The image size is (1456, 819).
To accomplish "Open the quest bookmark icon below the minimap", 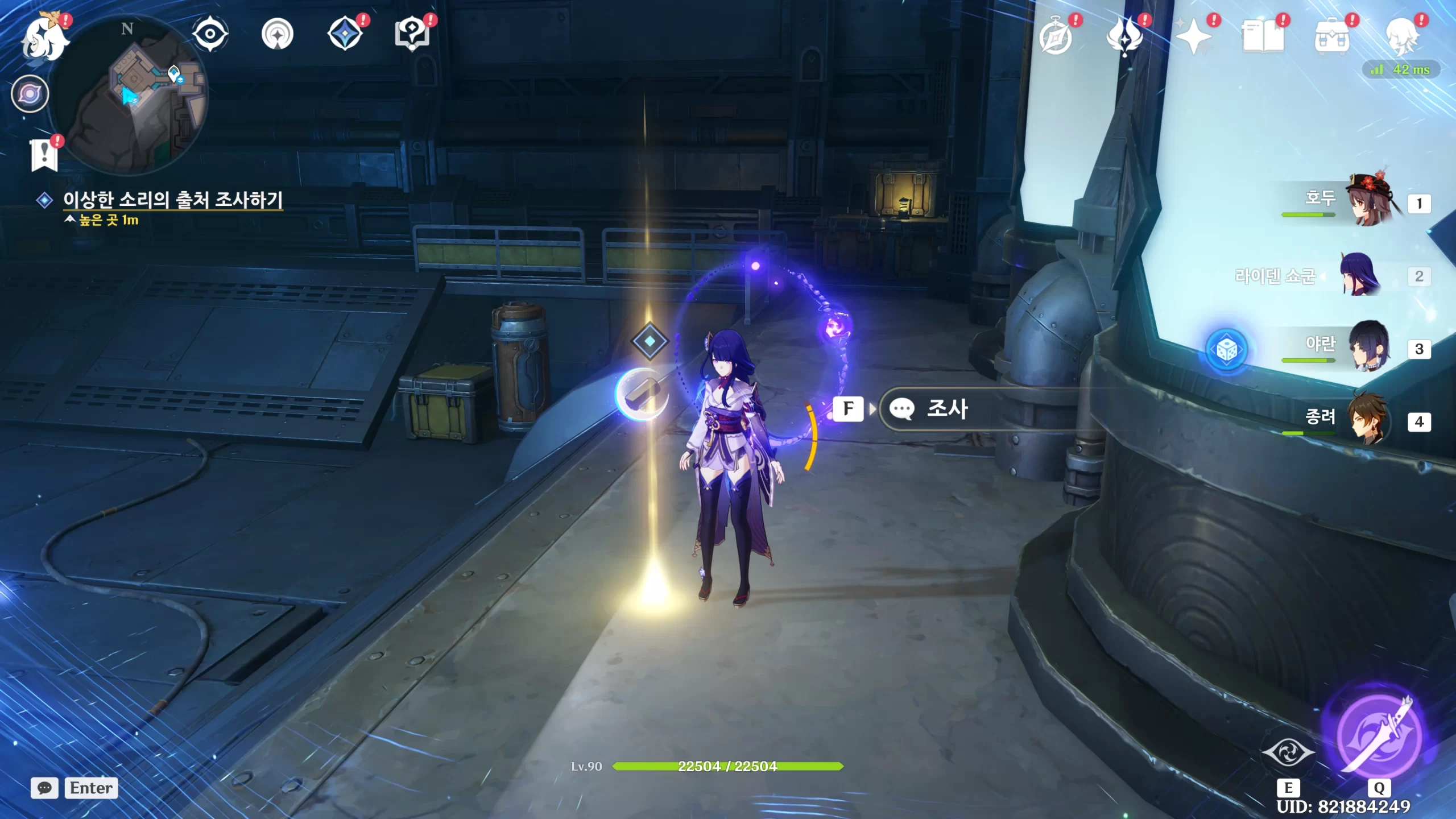I will (44, 155).
